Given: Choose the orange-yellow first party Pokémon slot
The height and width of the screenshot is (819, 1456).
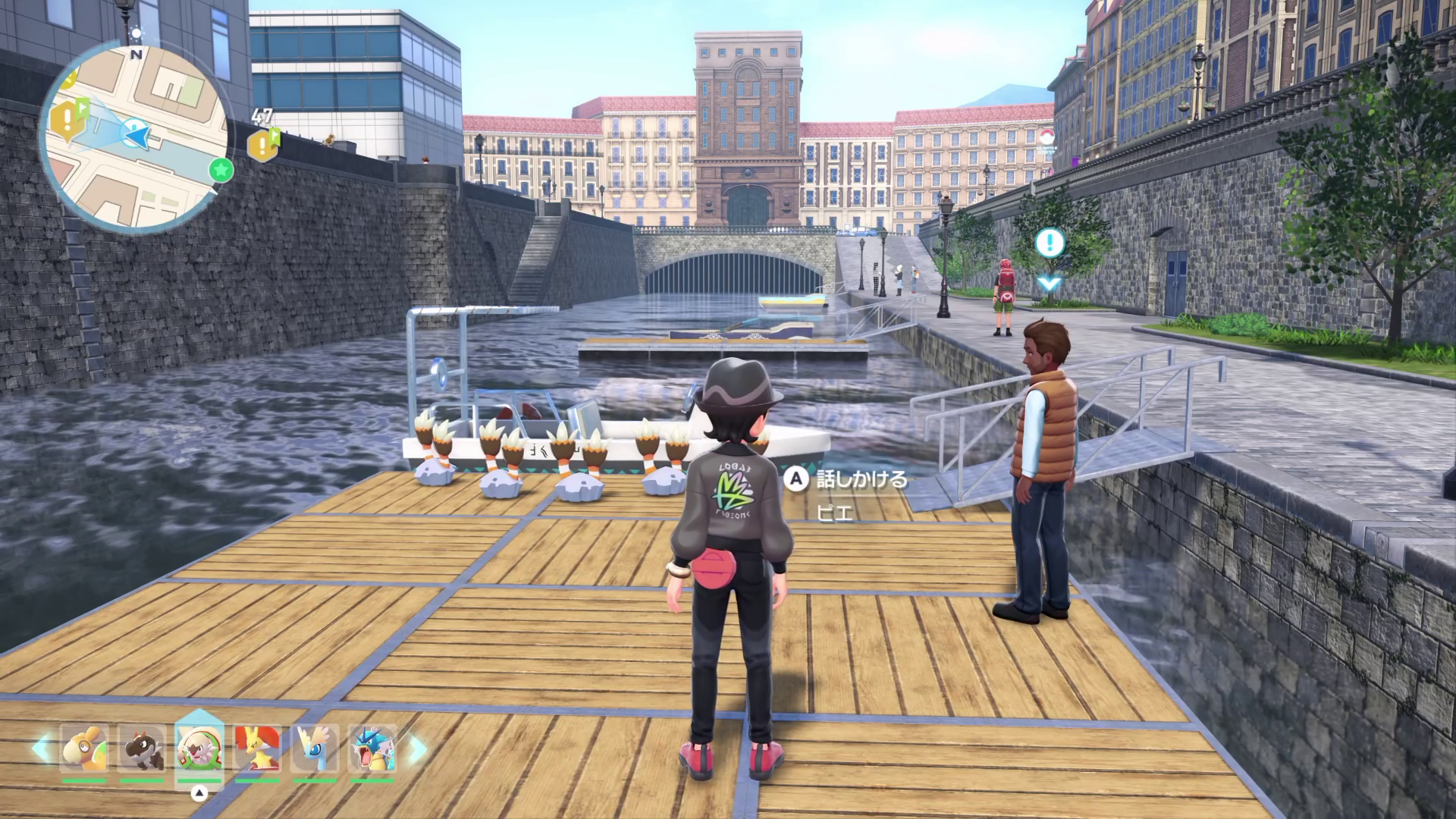Looking at the screenshot, I should 84,748.
